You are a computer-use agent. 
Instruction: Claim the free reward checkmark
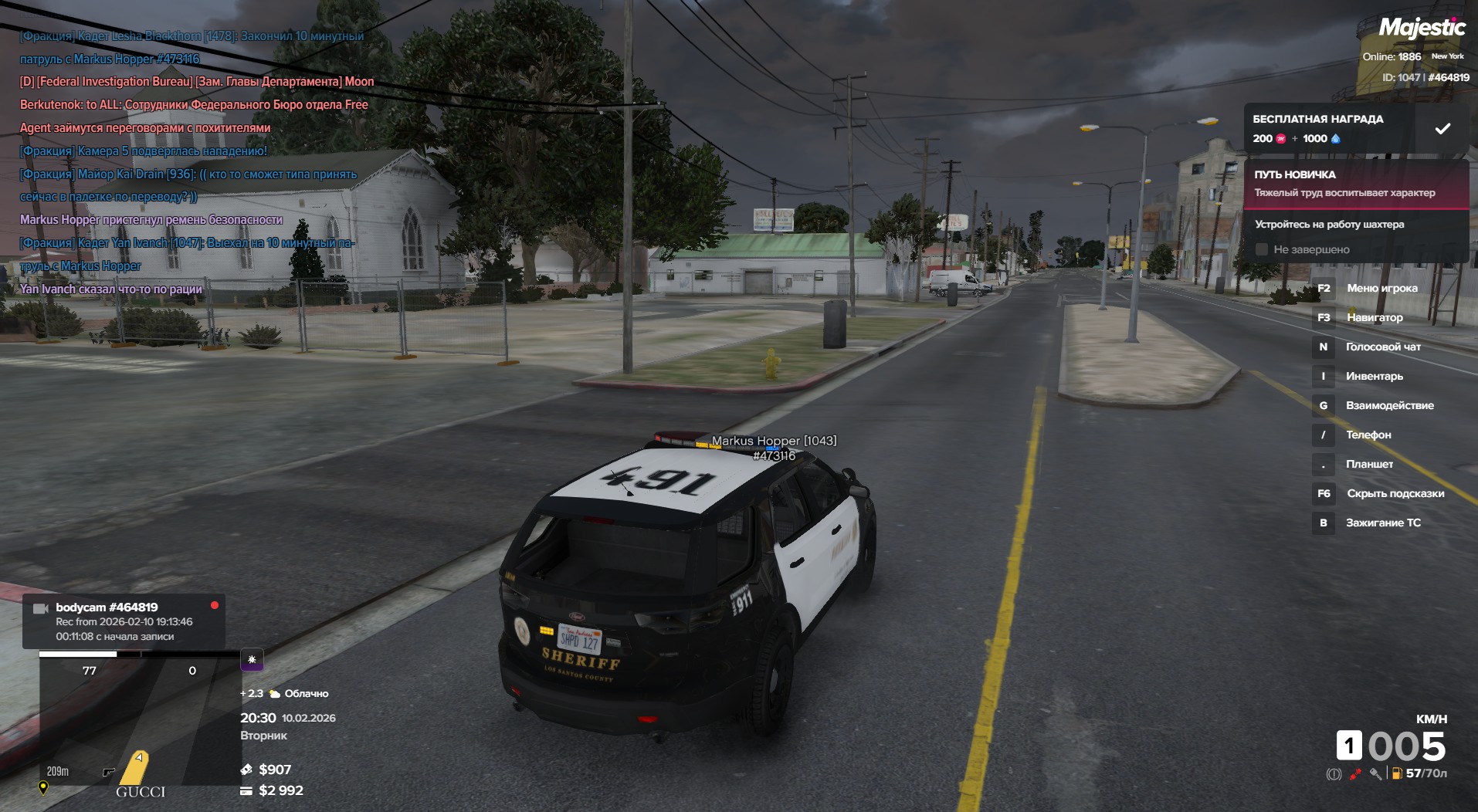tap(1442, 129)
